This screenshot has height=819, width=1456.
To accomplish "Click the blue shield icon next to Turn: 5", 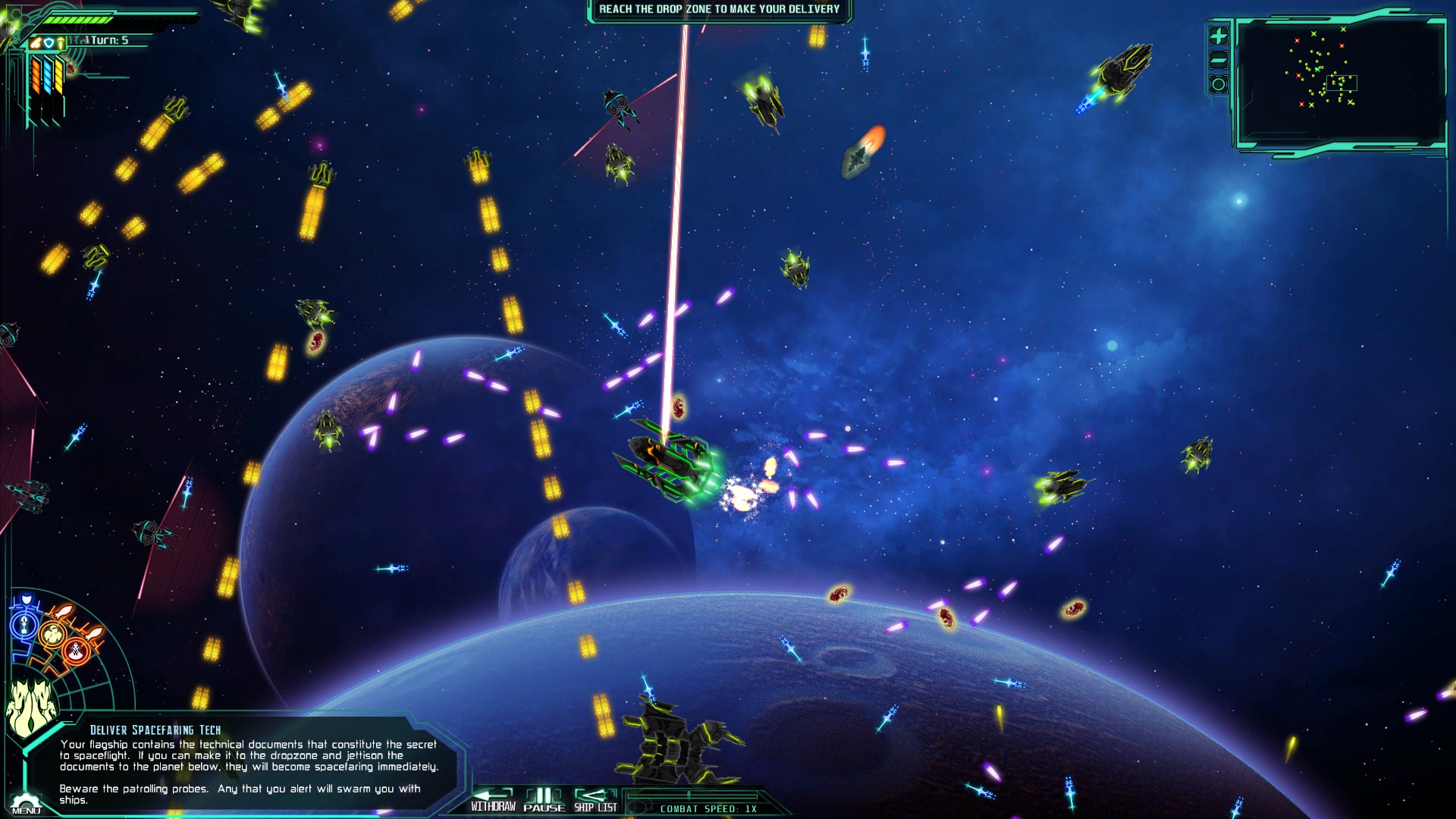I will click(x=49, y=42).
